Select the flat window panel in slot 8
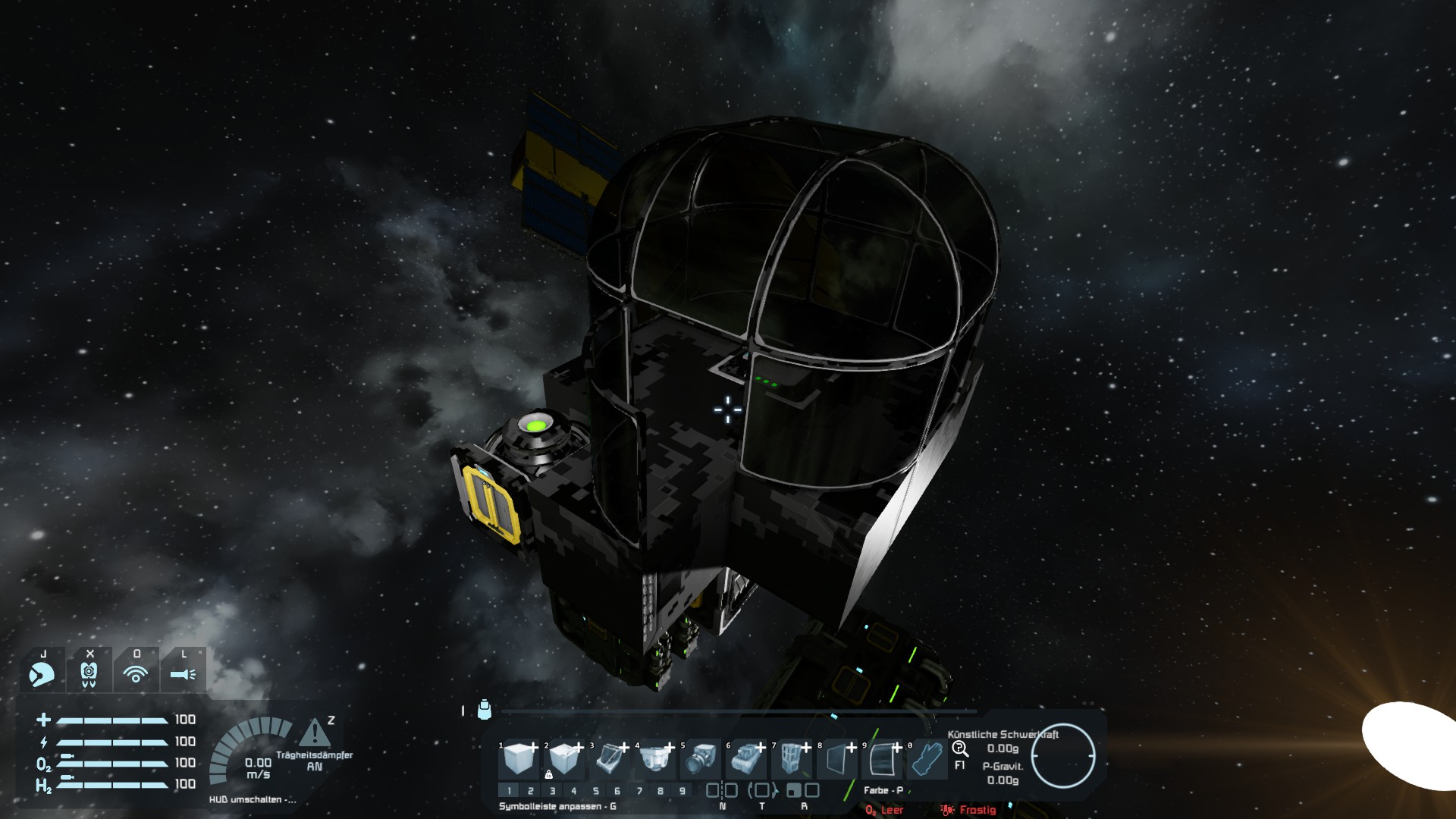This screenshot has width=1456, height=819. [836, 759]
